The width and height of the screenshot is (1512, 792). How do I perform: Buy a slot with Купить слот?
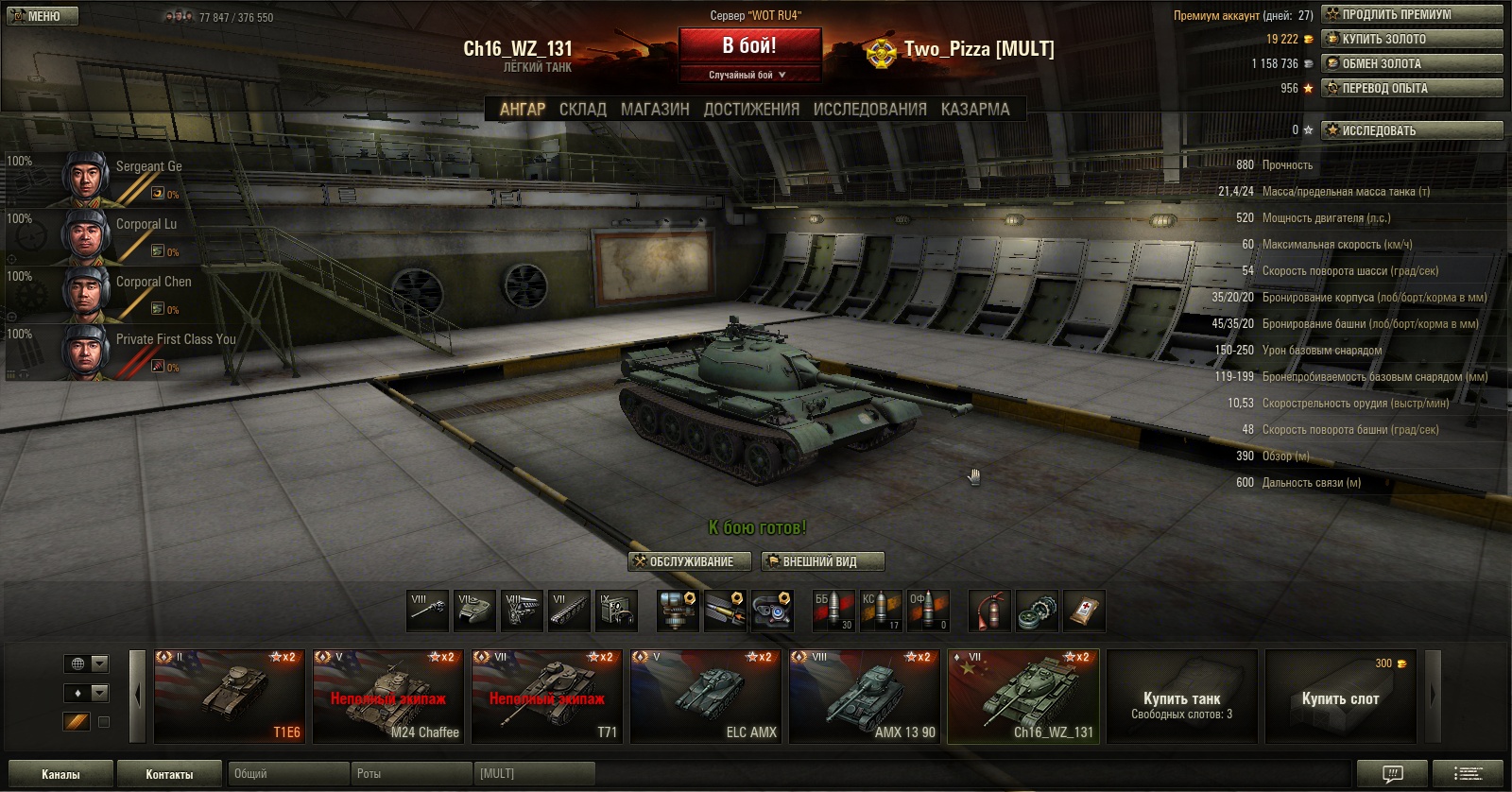[1340, 697]
